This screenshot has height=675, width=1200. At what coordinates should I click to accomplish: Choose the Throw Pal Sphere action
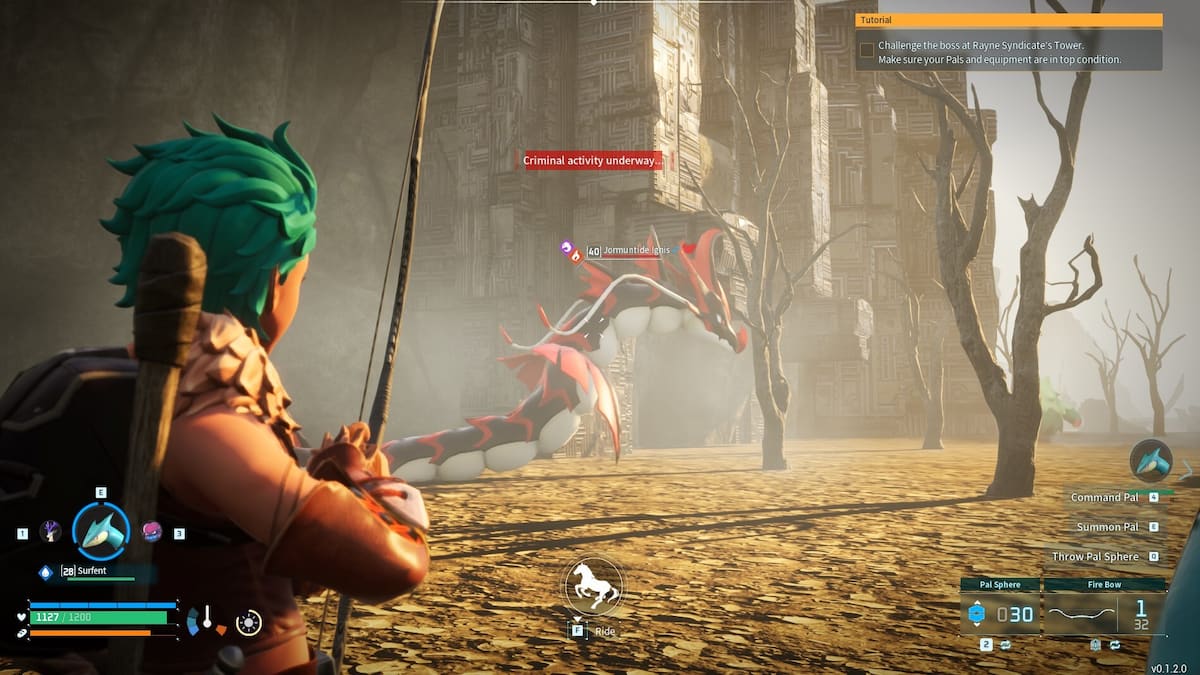[x=1095, y=556]
